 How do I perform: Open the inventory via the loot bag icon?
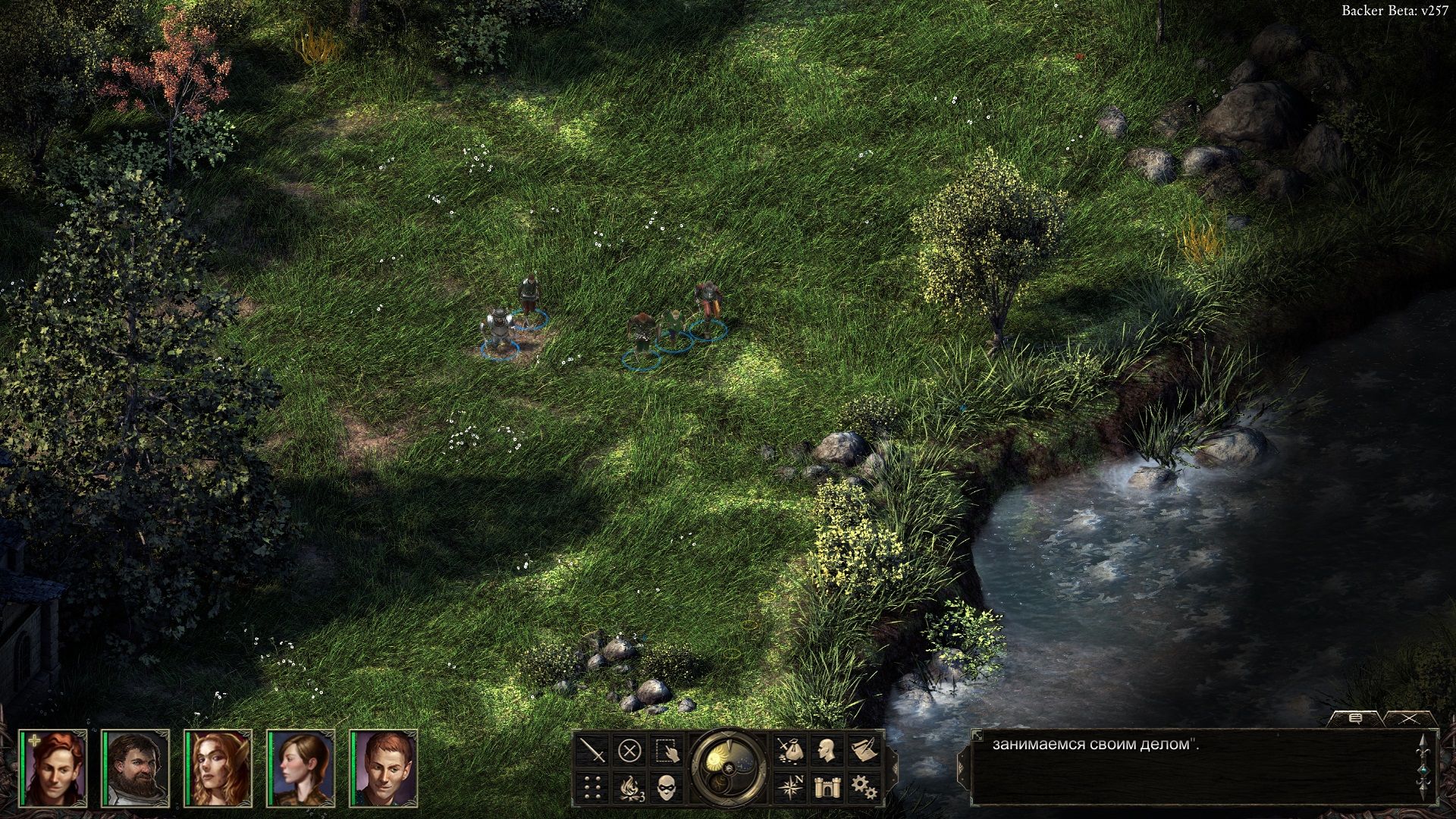pos(789,752)
